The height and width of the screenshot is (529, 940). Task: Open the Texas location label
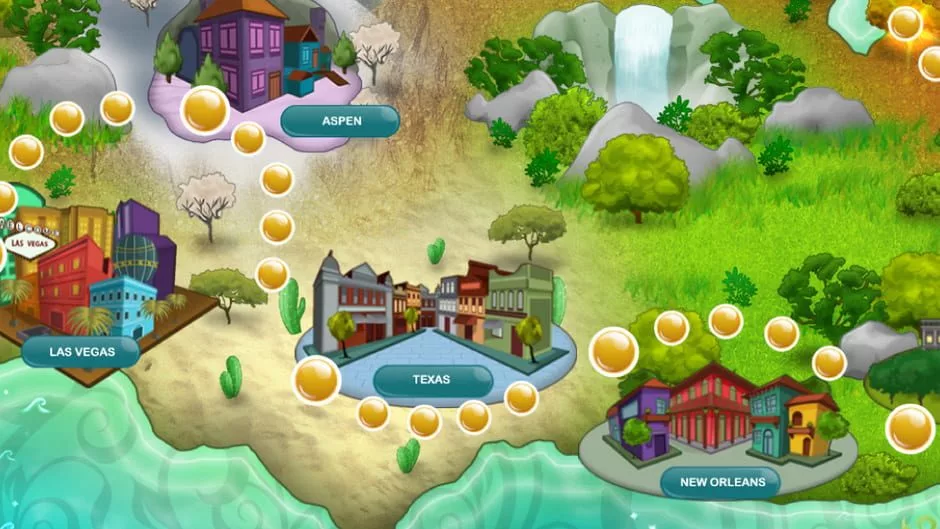[x=432, y=380]
